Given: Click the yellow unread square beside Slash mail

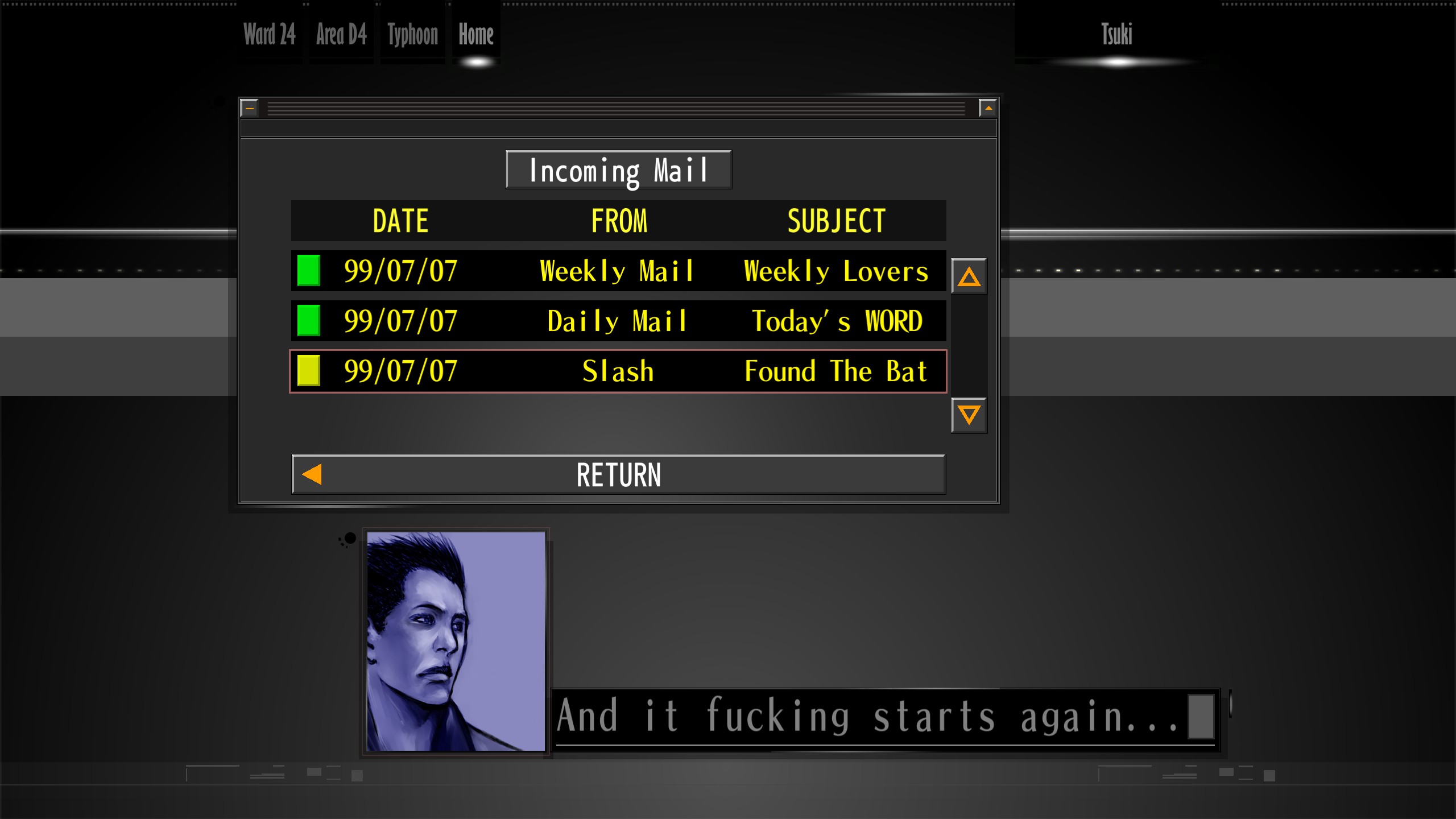Looking at the screenshot, I should click(x=308, y=371).
